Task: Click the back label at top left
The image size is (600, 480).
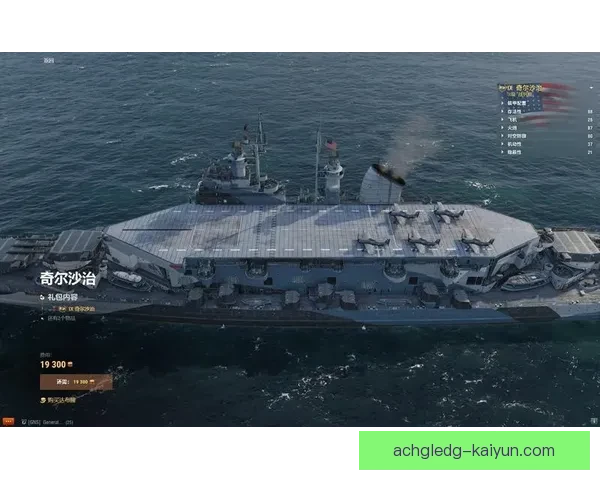Action: tap(49, 61)
